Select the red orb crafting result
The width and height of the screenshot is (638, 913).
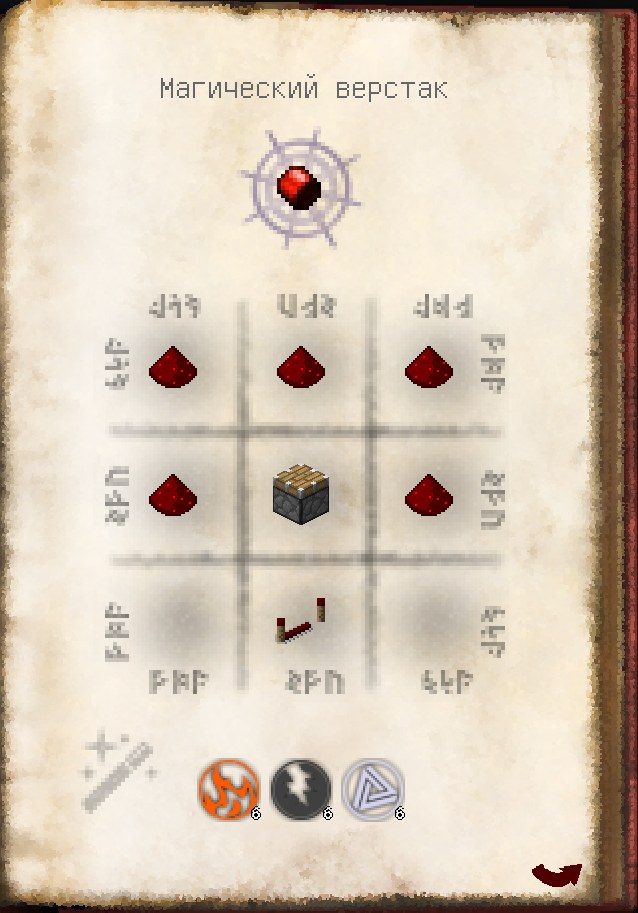tap(300, 186)
